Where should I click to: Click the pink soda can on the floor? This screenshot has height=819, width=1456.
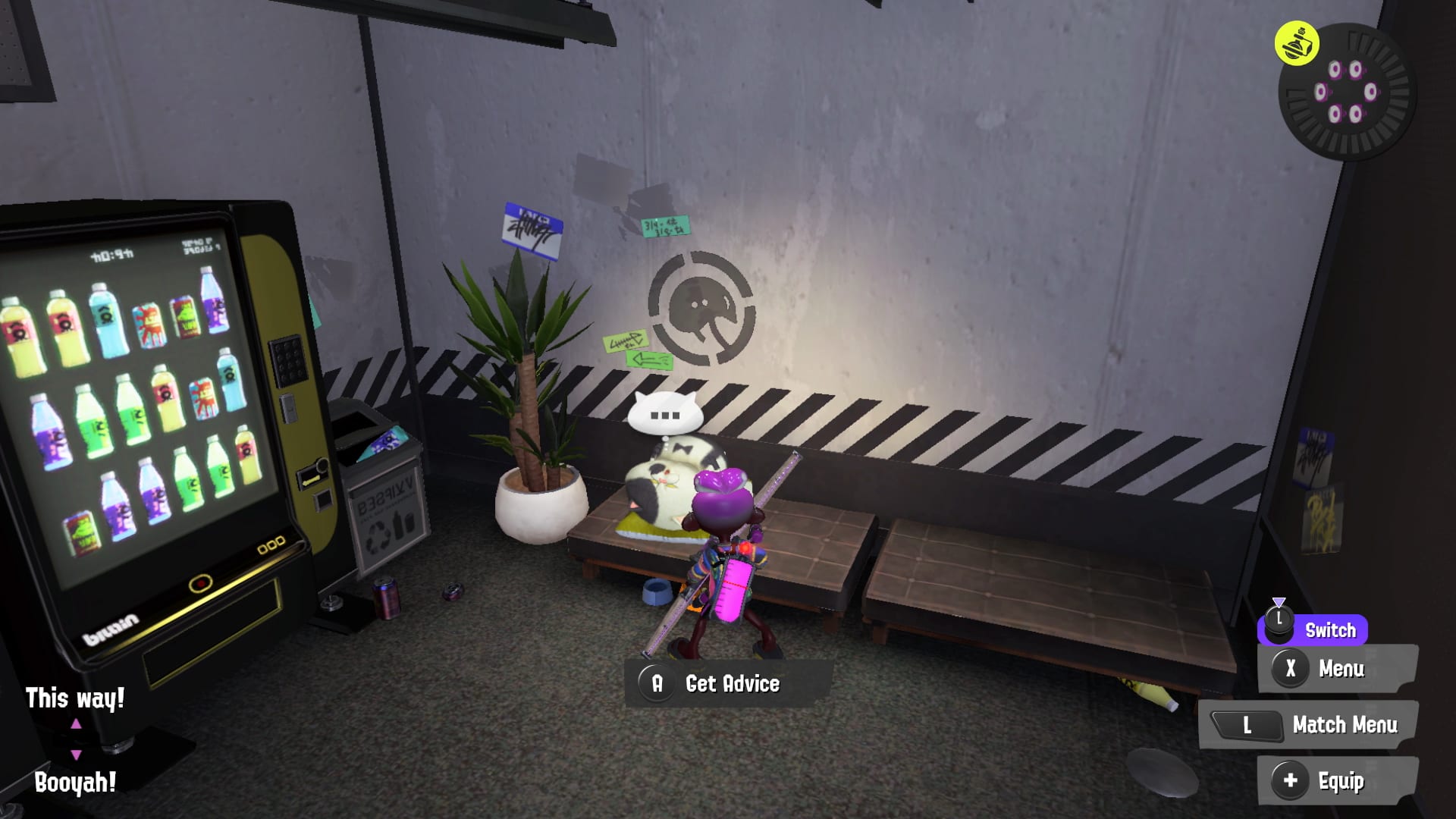[387, 598]
